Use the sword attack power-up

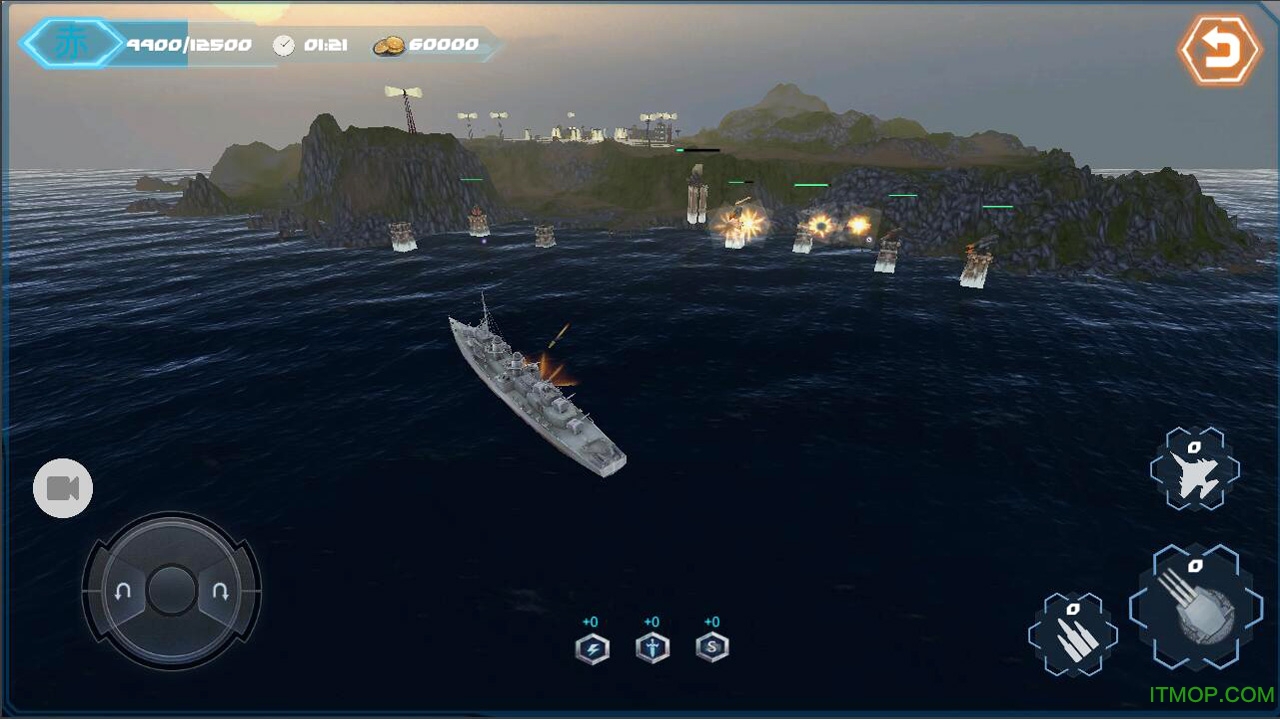652,649
